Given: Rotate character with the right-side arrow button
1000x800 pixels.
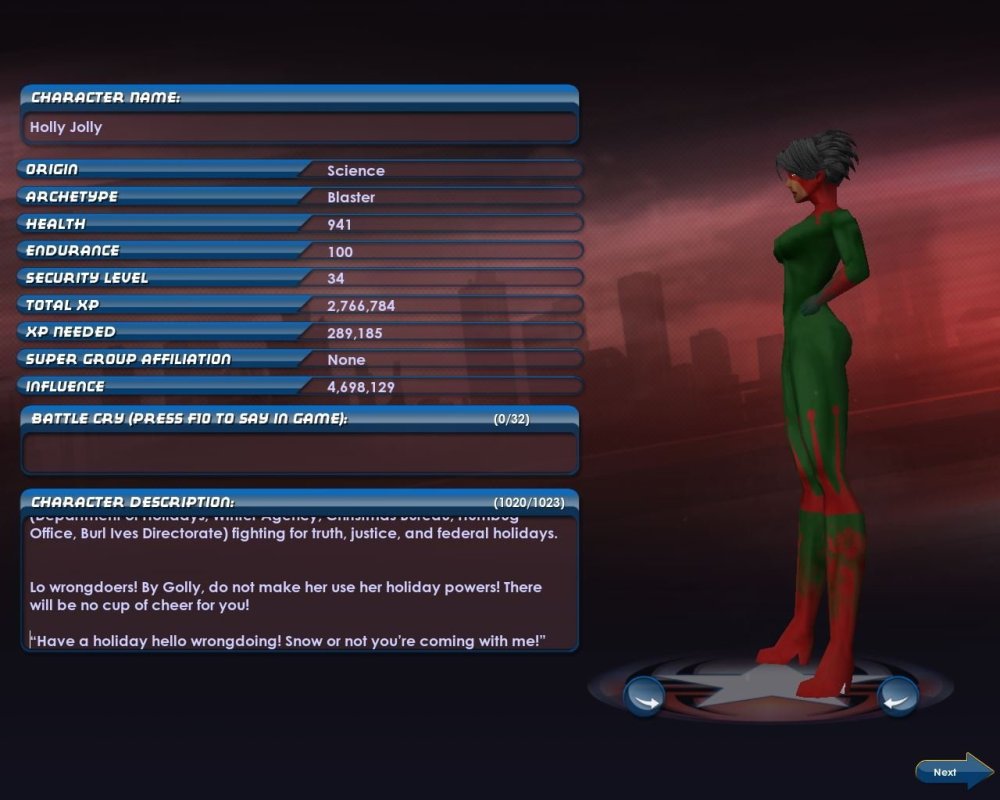Looking at the screenshot, I should (x=897, y=696).
